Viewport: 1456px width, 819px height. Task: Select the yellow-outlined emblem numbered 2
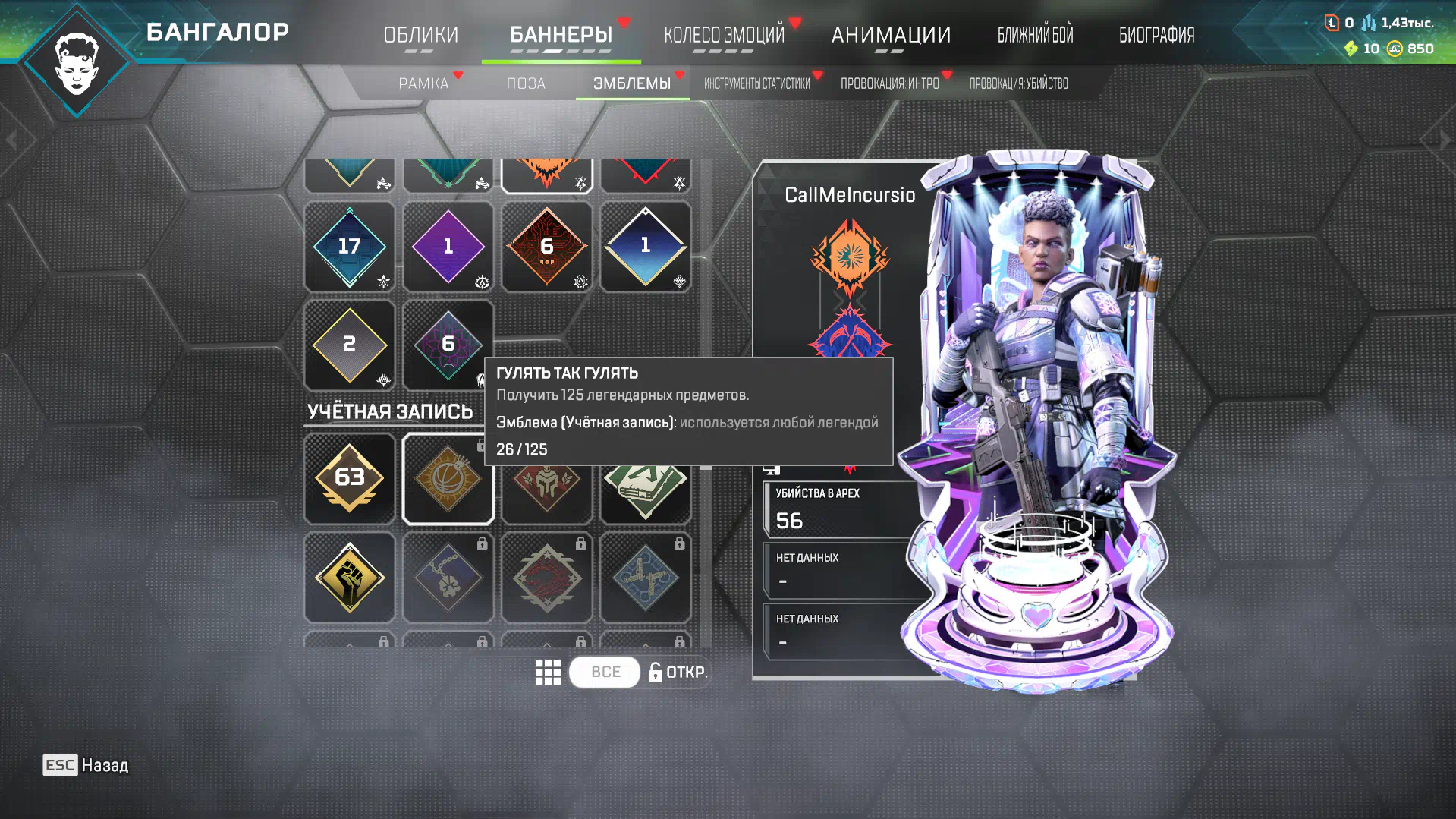pyautogui.click(x=350, y=345)
